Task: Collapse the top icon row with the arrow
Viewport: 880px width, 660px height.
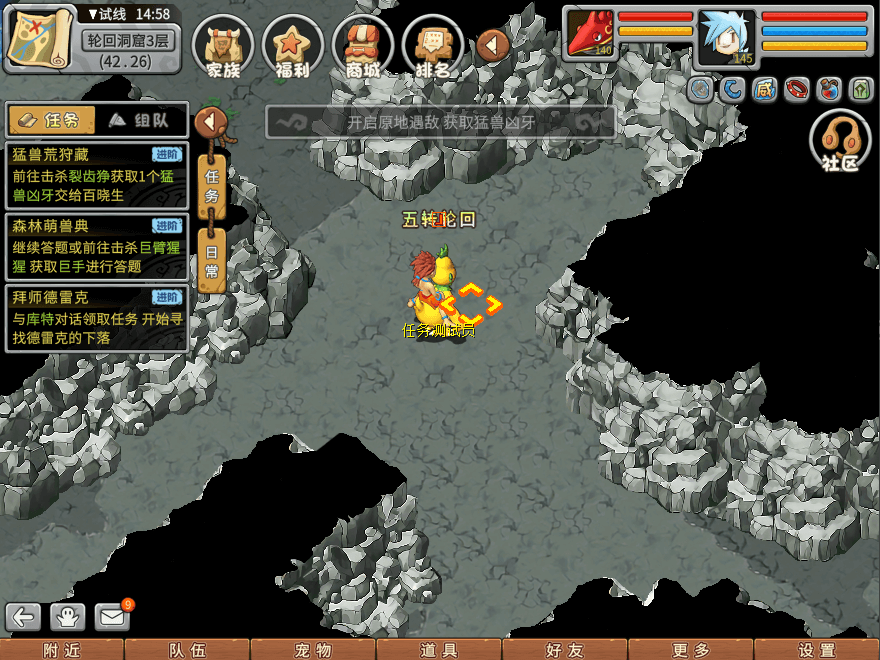Action: click(493, 44)
